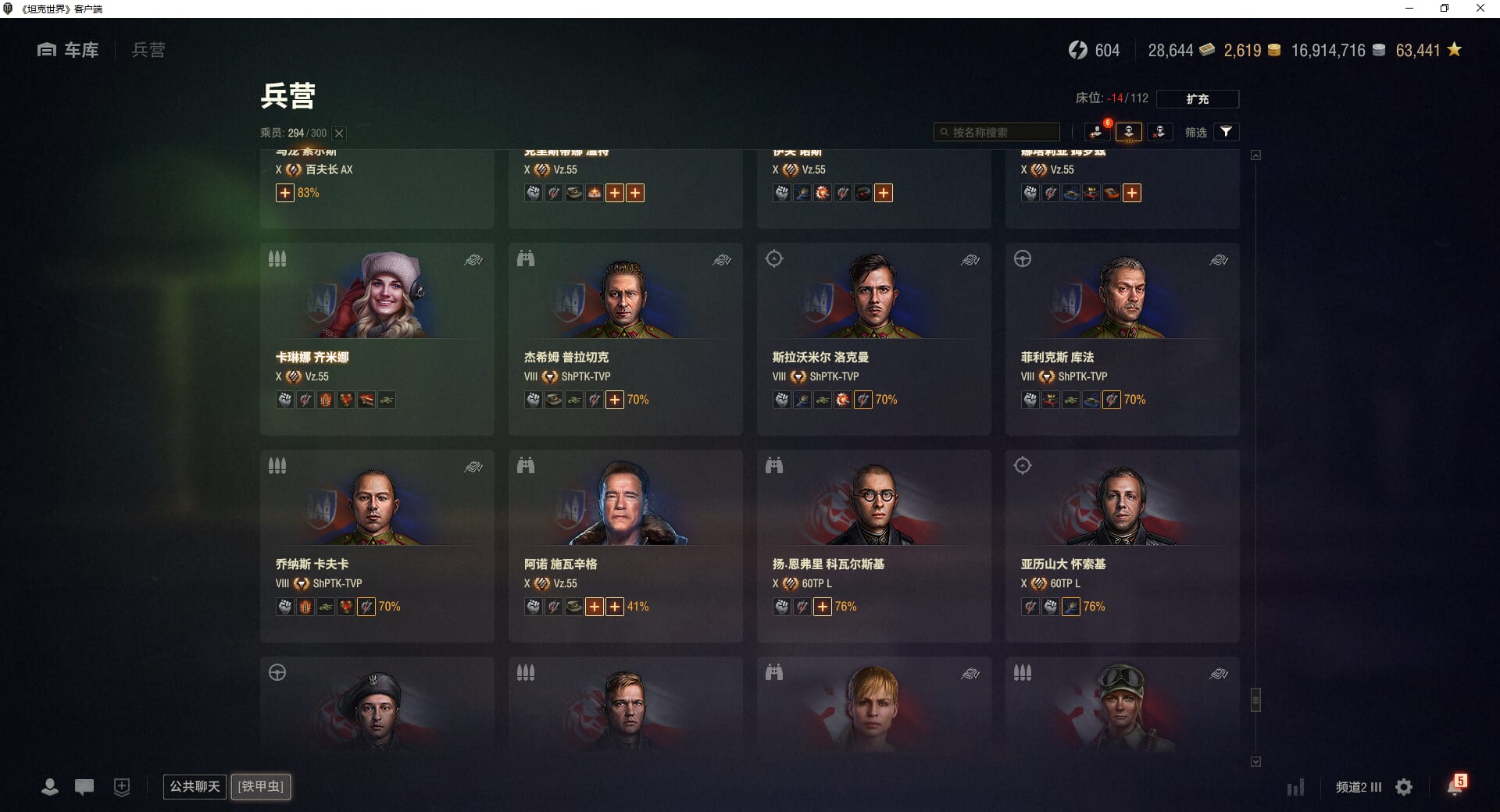
Task: Go back to the 车库 garage
Action: coord(69,50)
